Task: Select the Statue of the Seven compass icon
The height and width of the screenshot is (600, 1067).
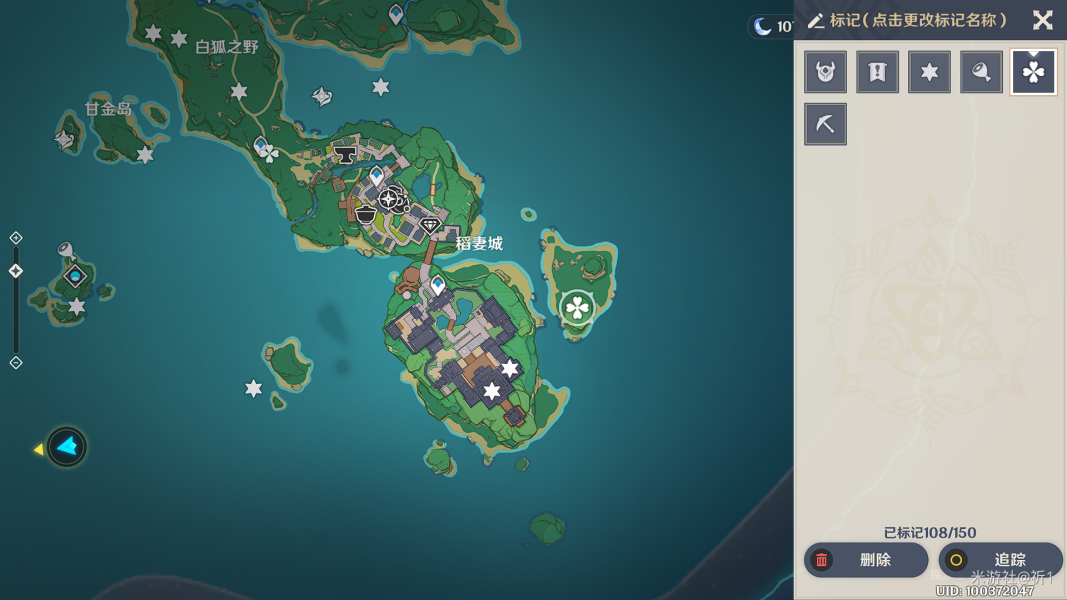Action: point(390,198)
